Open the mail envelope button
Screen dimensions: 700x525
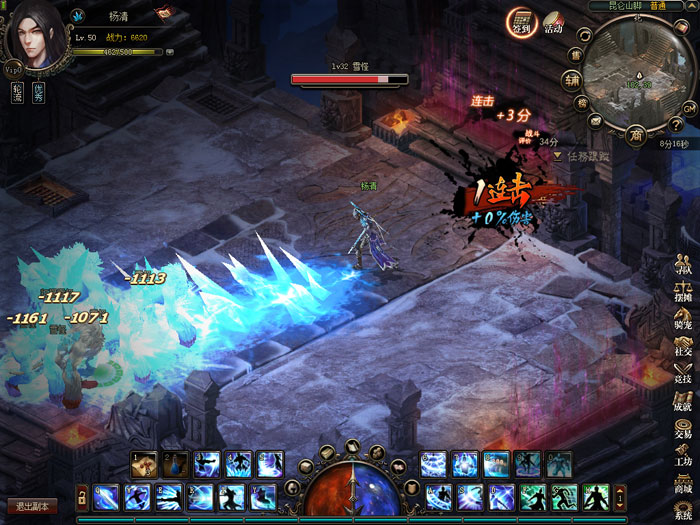596,121
